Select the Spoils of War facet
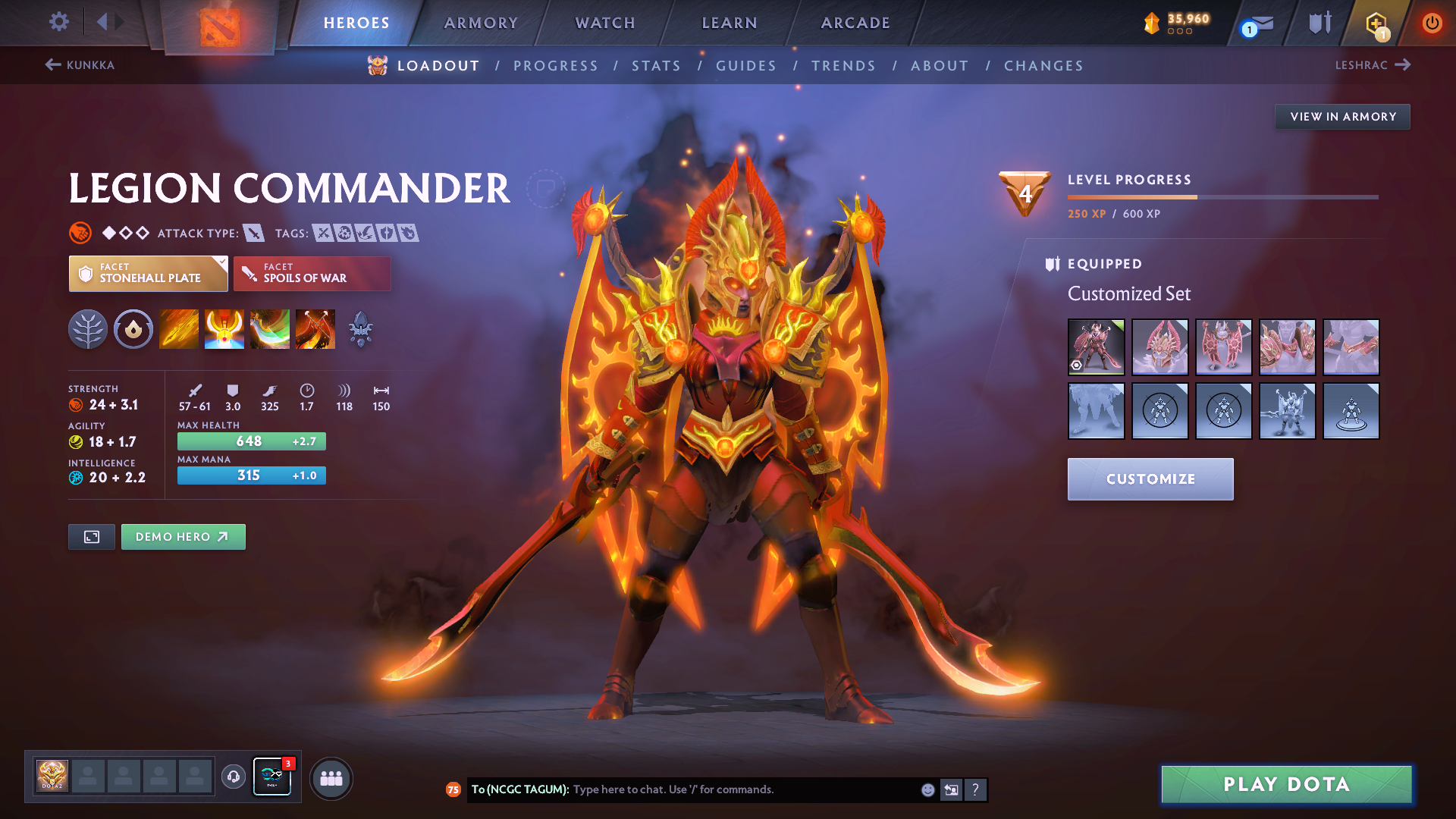Image resolution: width=1456 pixels, height=819 pixels. point(312,274)
